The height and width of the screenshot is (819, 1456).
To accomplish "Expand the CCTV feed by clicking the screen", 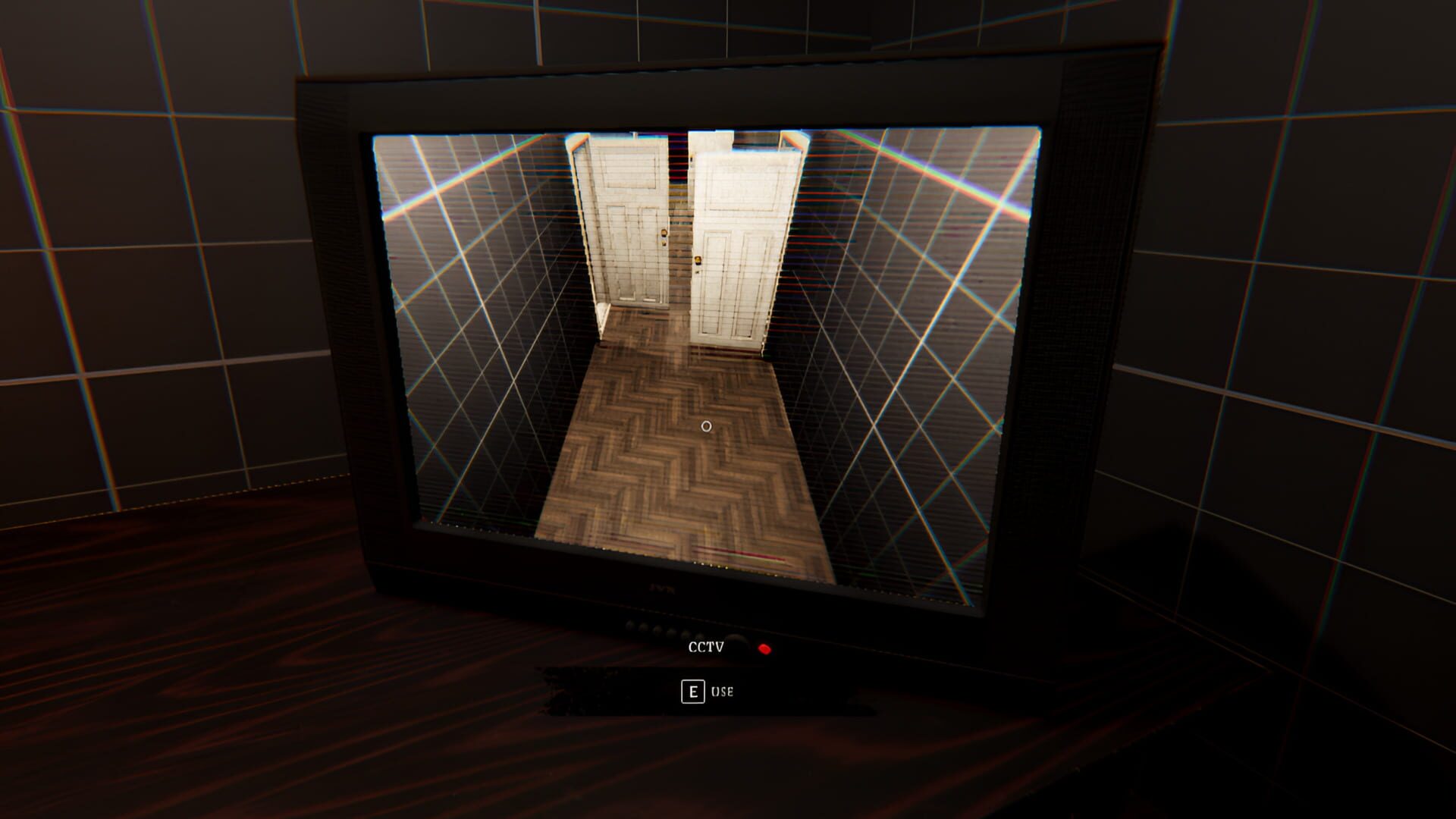I will click(x=705, y=341).
